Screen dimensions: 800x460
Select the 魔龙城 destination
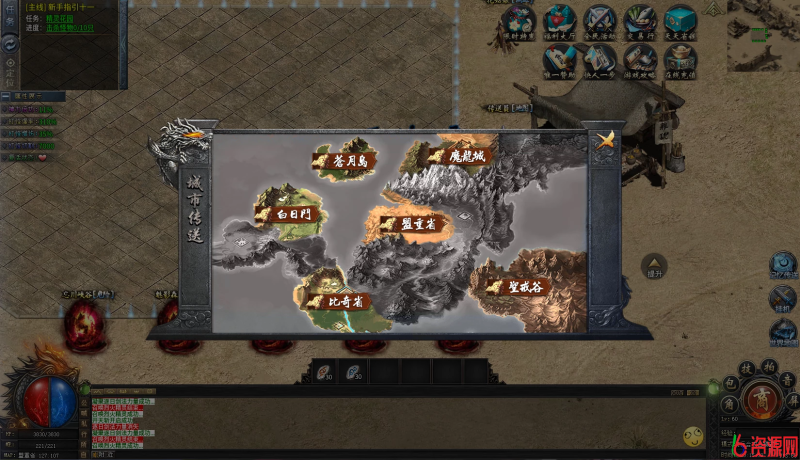(458, 156)
